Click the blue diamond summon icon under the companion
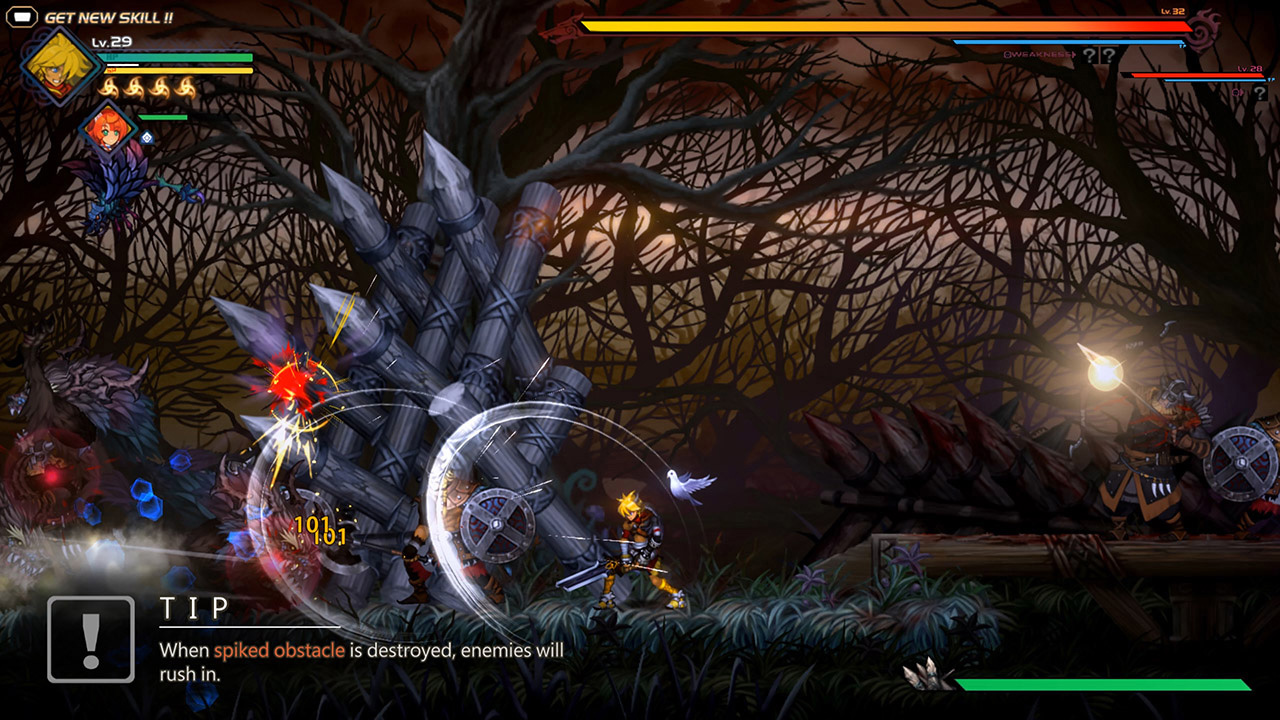The height and width of the screenshot is (720, 1280). tap(146, 139)
